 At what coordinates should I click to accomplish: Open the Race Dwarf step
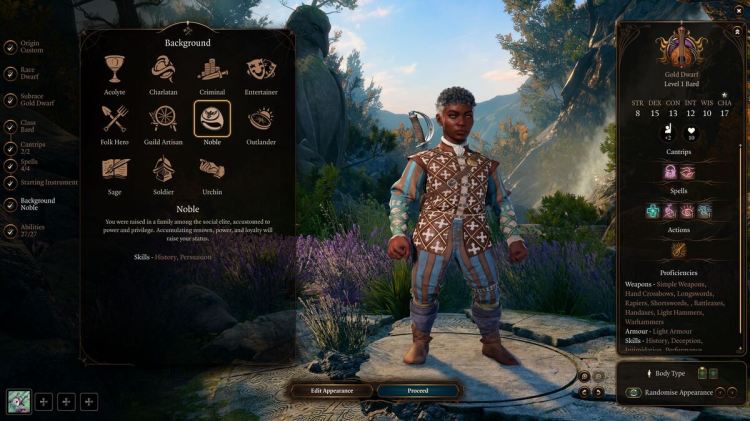28,73
